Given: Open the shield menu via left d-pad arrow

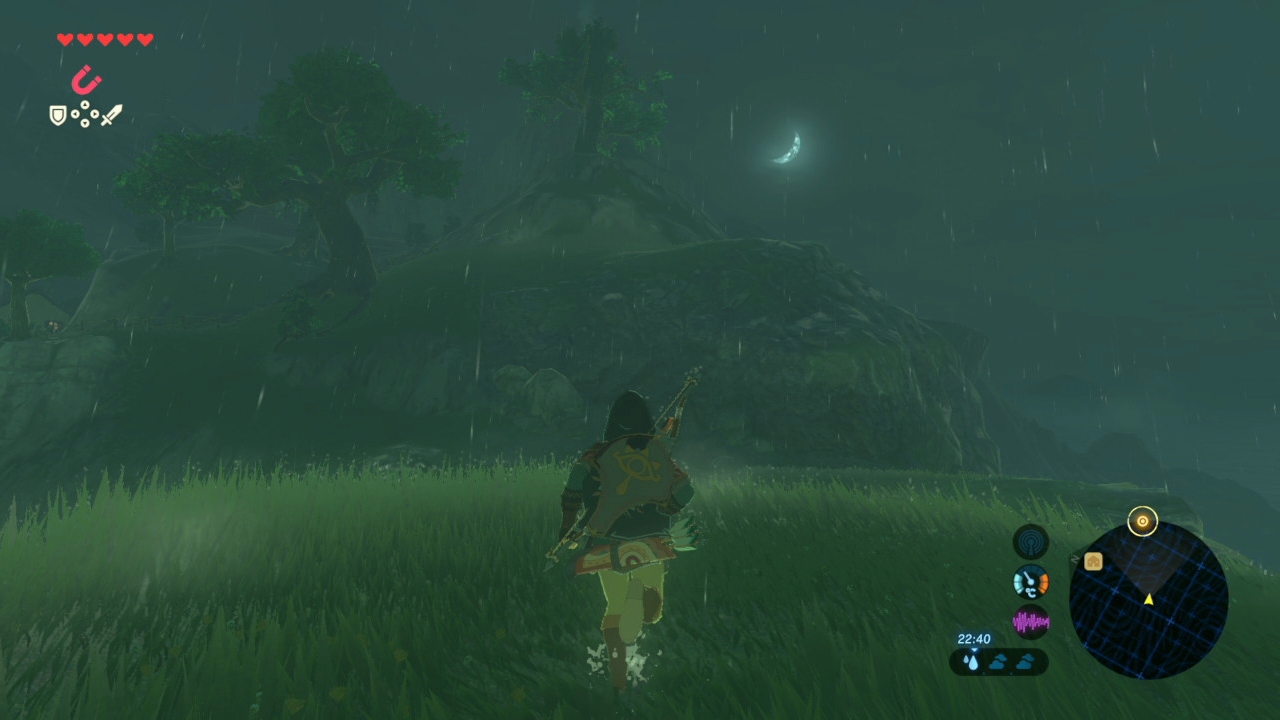Looking at the screenshot, I should tap(75, 113).
